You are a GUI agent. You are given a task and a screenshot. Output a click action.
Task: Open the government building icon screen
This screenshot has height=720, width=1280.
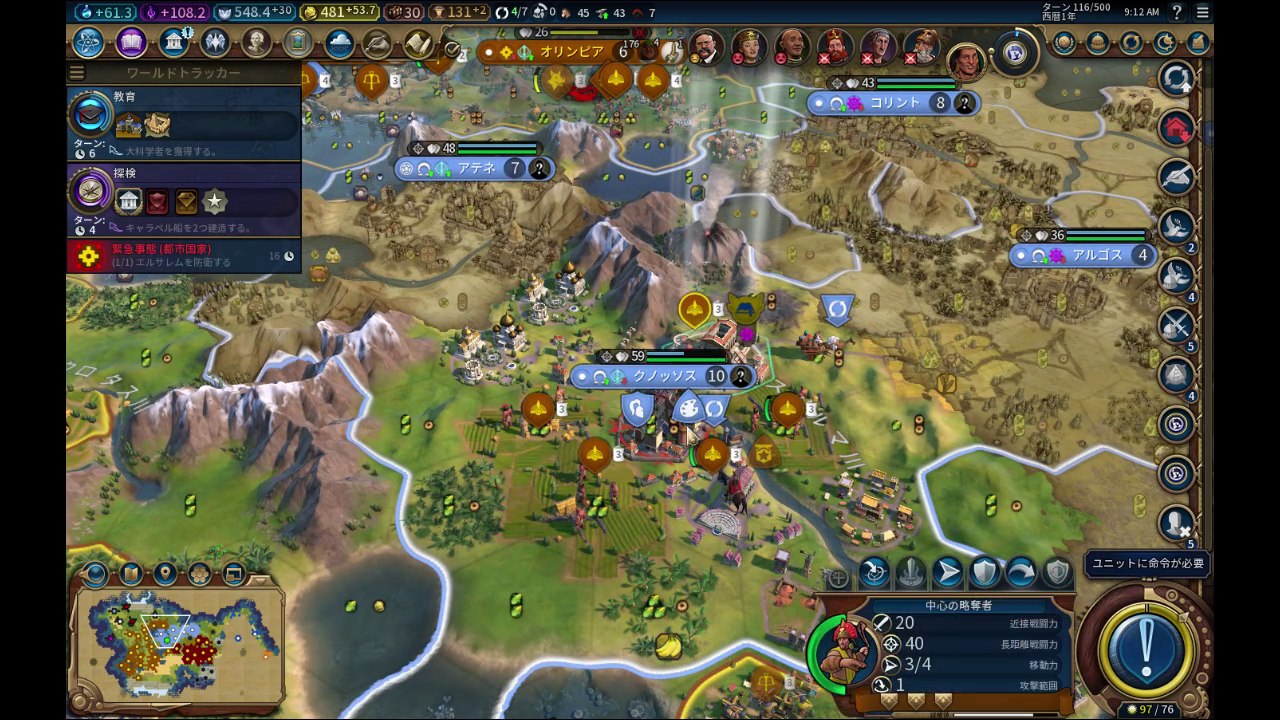pos(174,42)
